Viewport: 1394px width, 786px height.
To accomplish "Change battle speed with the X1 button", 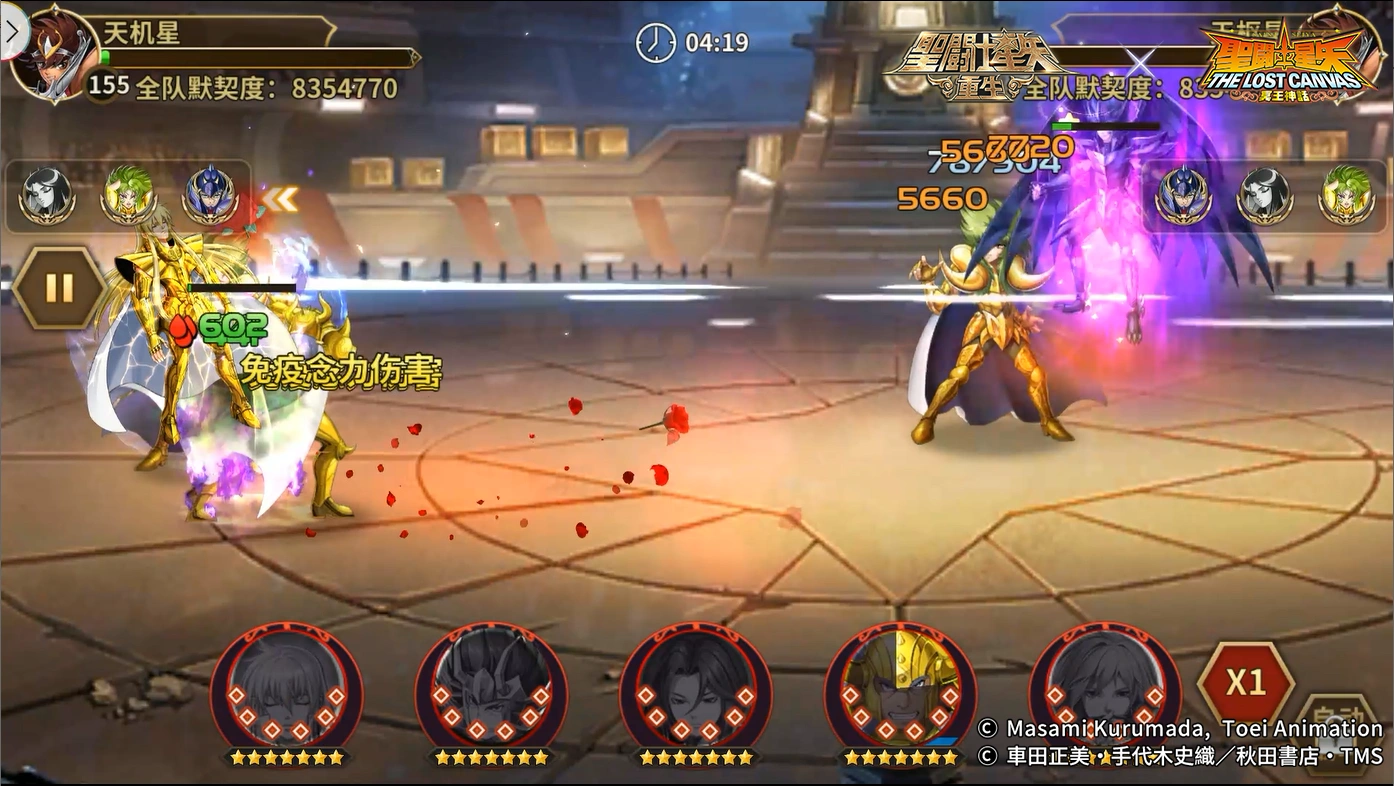I will click(1245, 684).
